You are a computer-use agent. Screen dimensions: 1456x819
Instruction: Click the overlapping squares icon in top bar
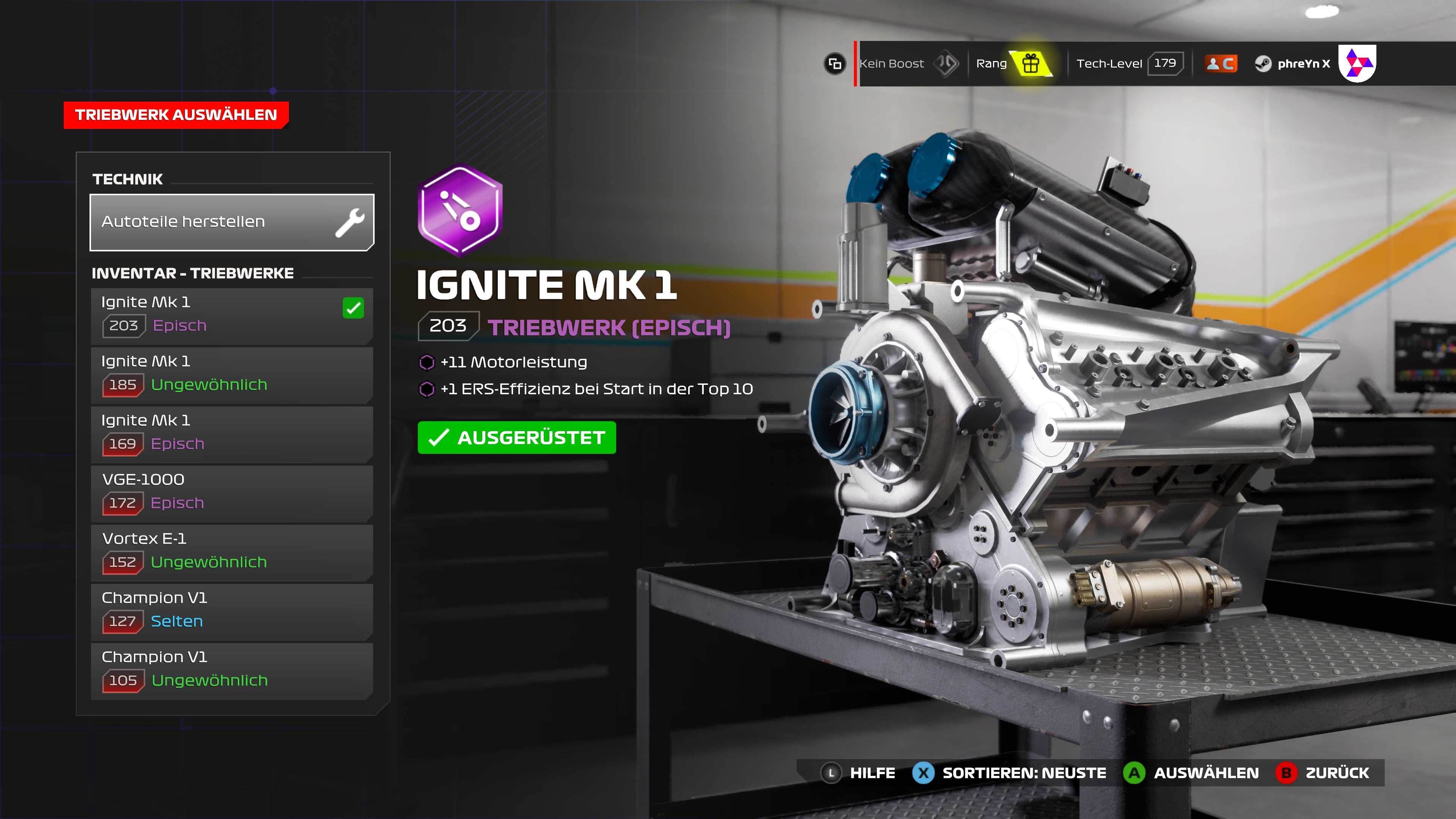[835, 63]
